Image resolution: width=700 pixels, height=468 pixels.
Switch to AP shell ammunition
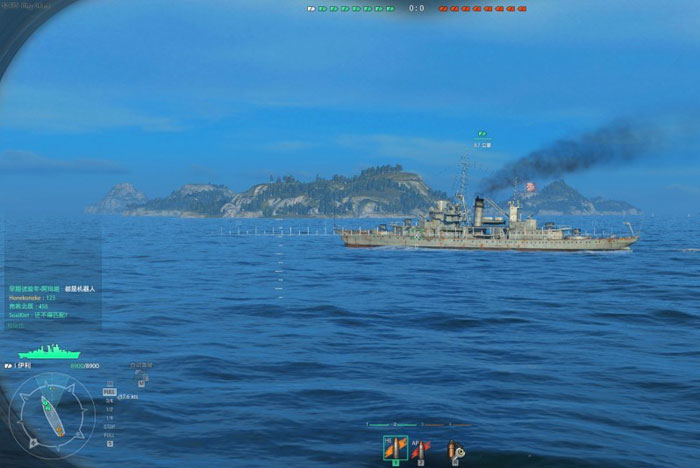pos(421,449)
